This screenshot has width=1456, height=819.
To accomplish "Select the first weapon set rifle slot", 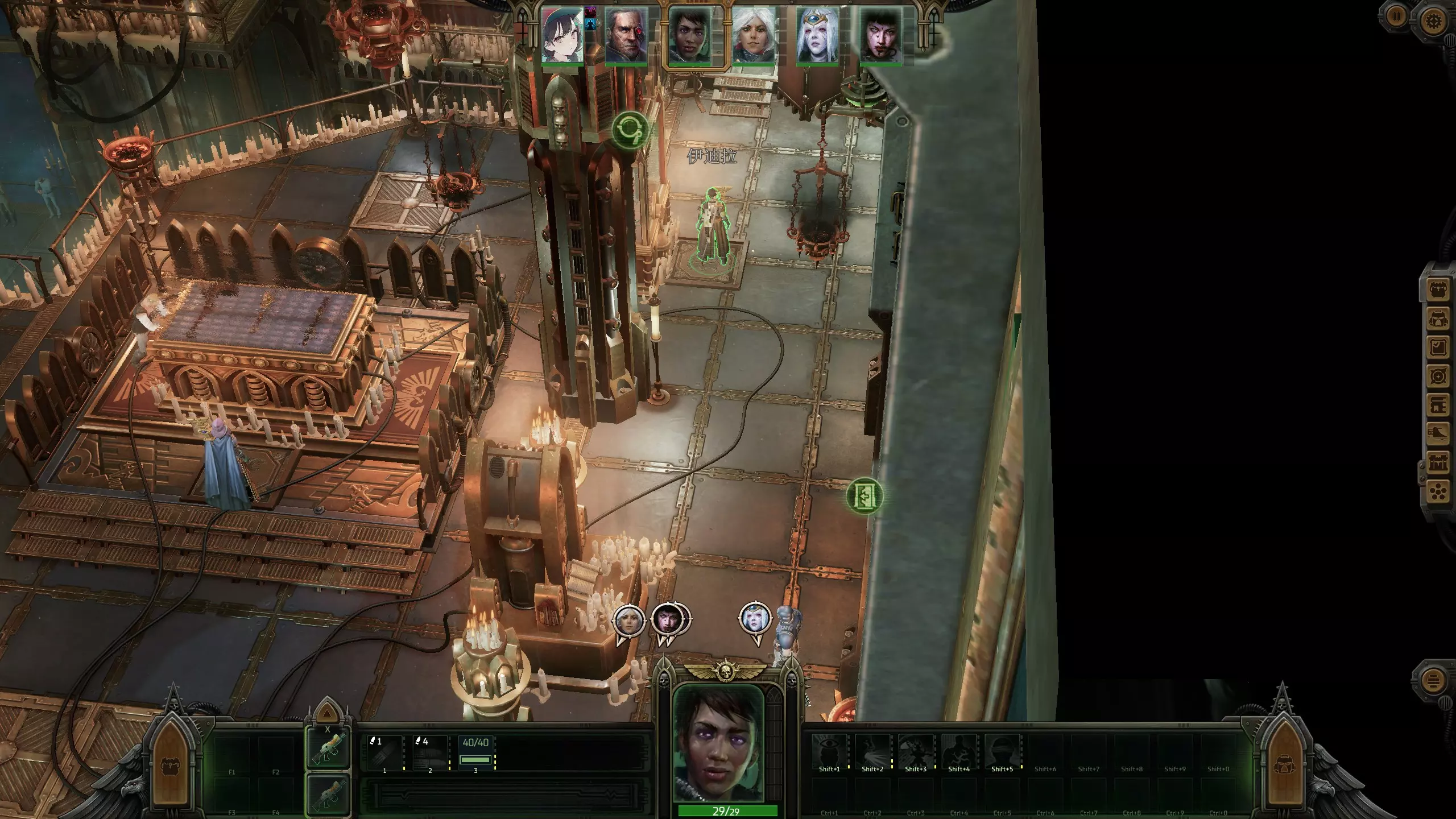I will 328,749.
